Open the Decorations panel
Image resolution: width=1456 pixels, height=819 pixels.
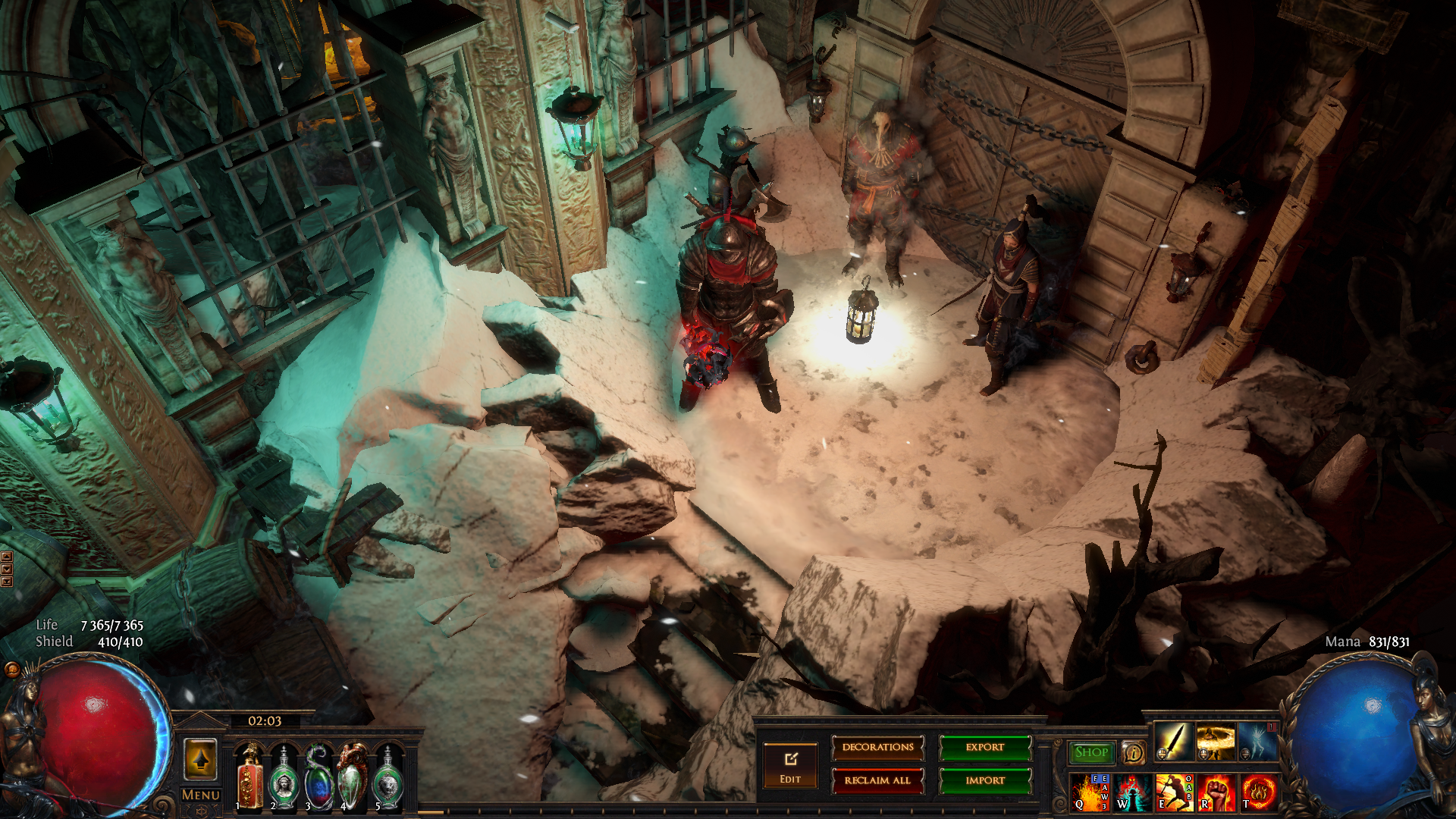[x=877, y=748]
